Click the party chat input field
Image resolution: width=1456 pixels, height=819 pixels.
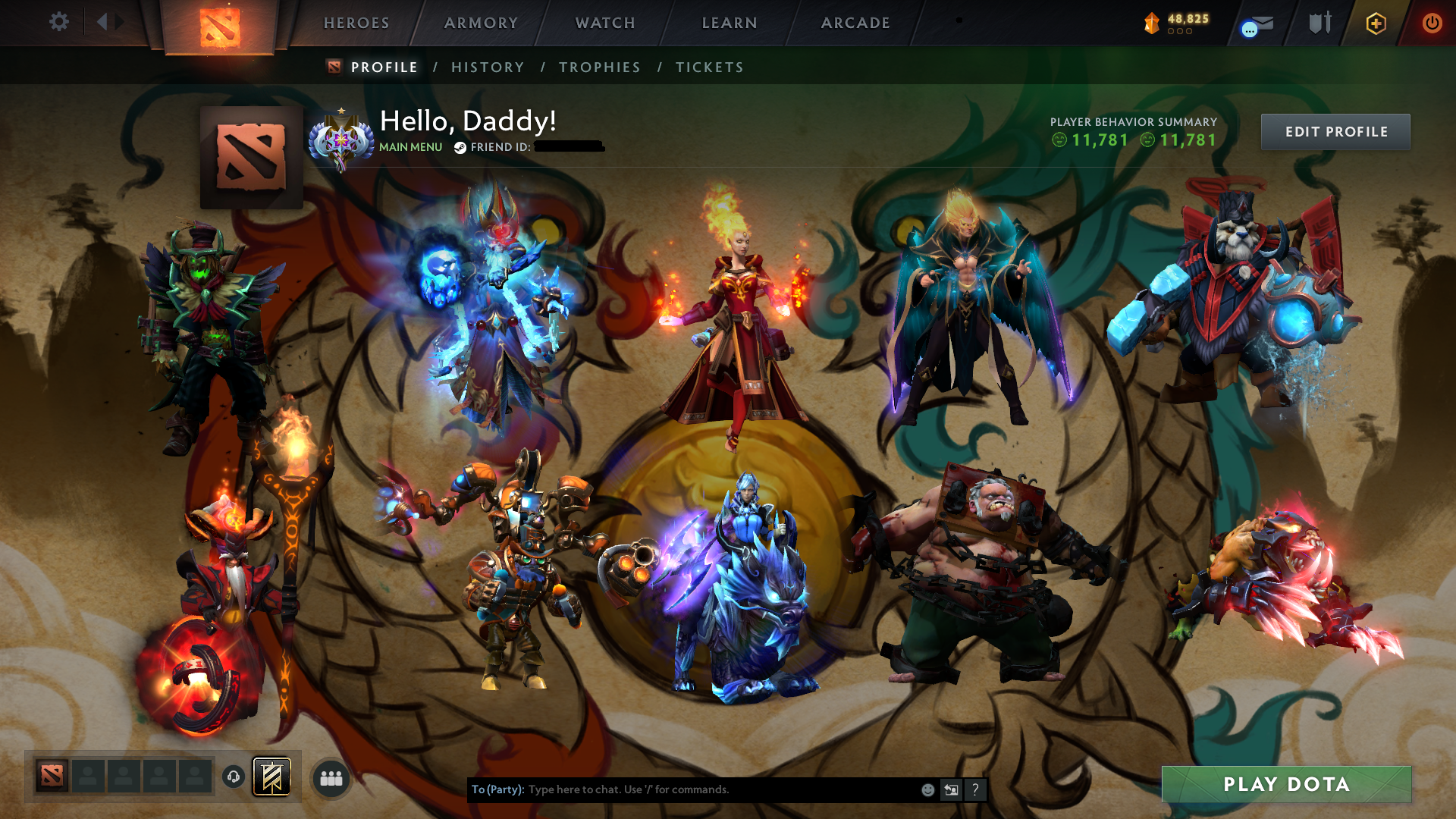pos(682,789)
